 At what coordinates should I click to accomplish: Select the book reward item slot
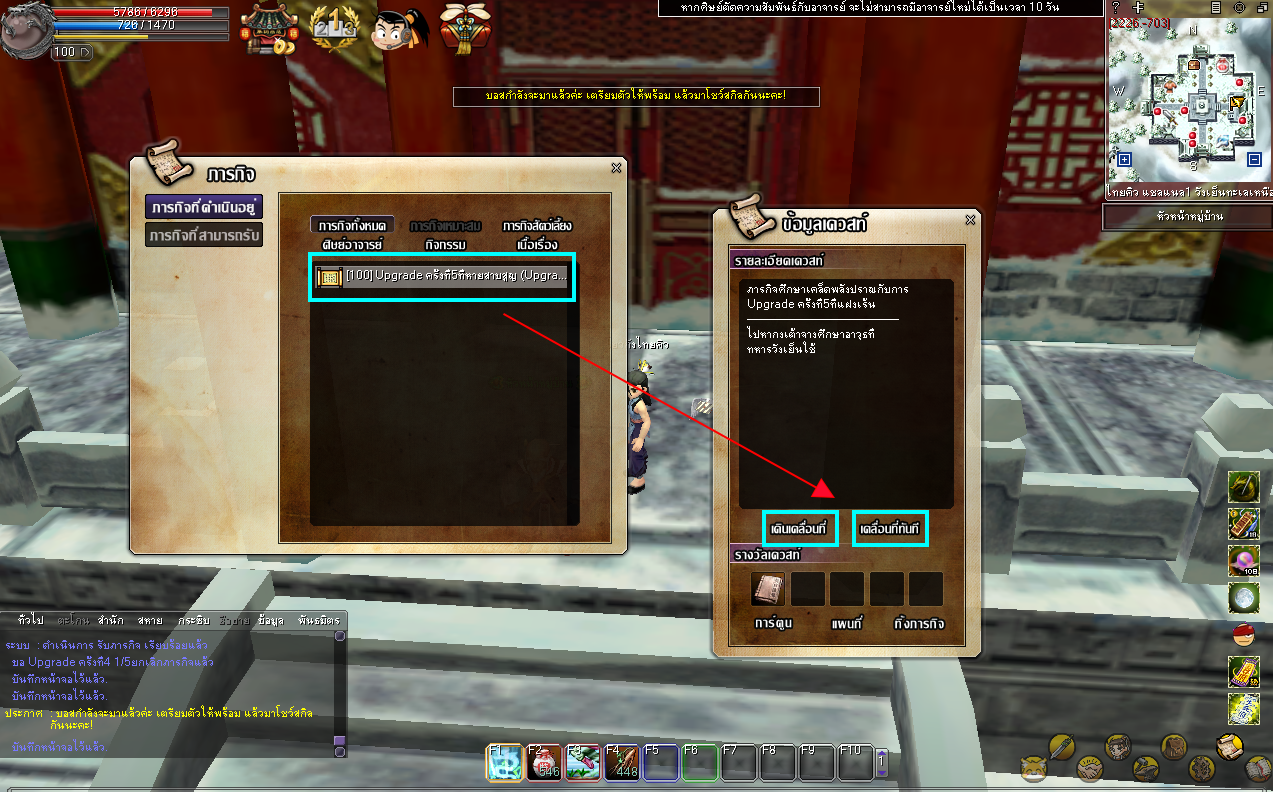(x=768, y=589)
